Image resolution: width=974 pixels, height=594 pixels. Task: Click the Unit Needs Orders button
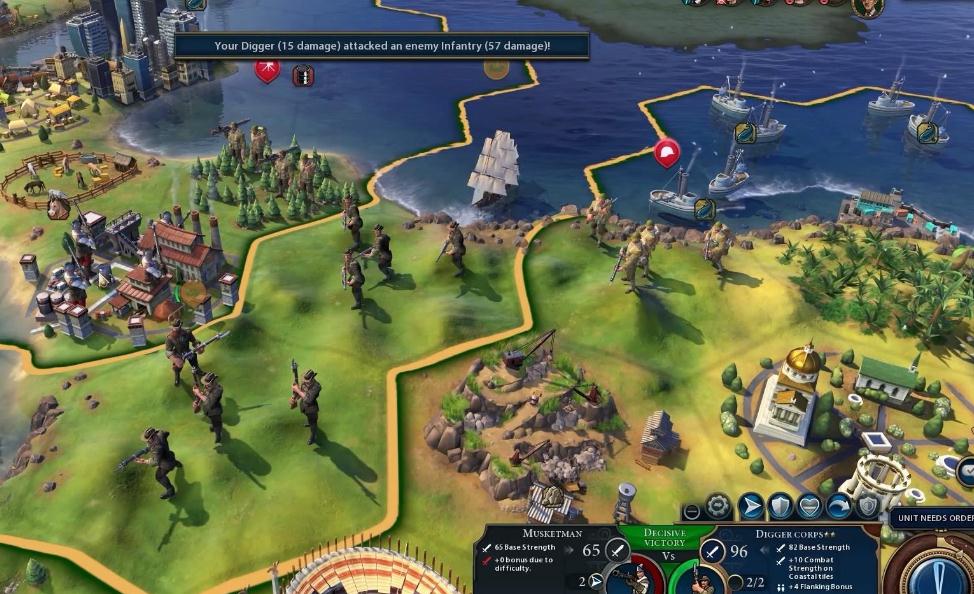pos(935,517)
